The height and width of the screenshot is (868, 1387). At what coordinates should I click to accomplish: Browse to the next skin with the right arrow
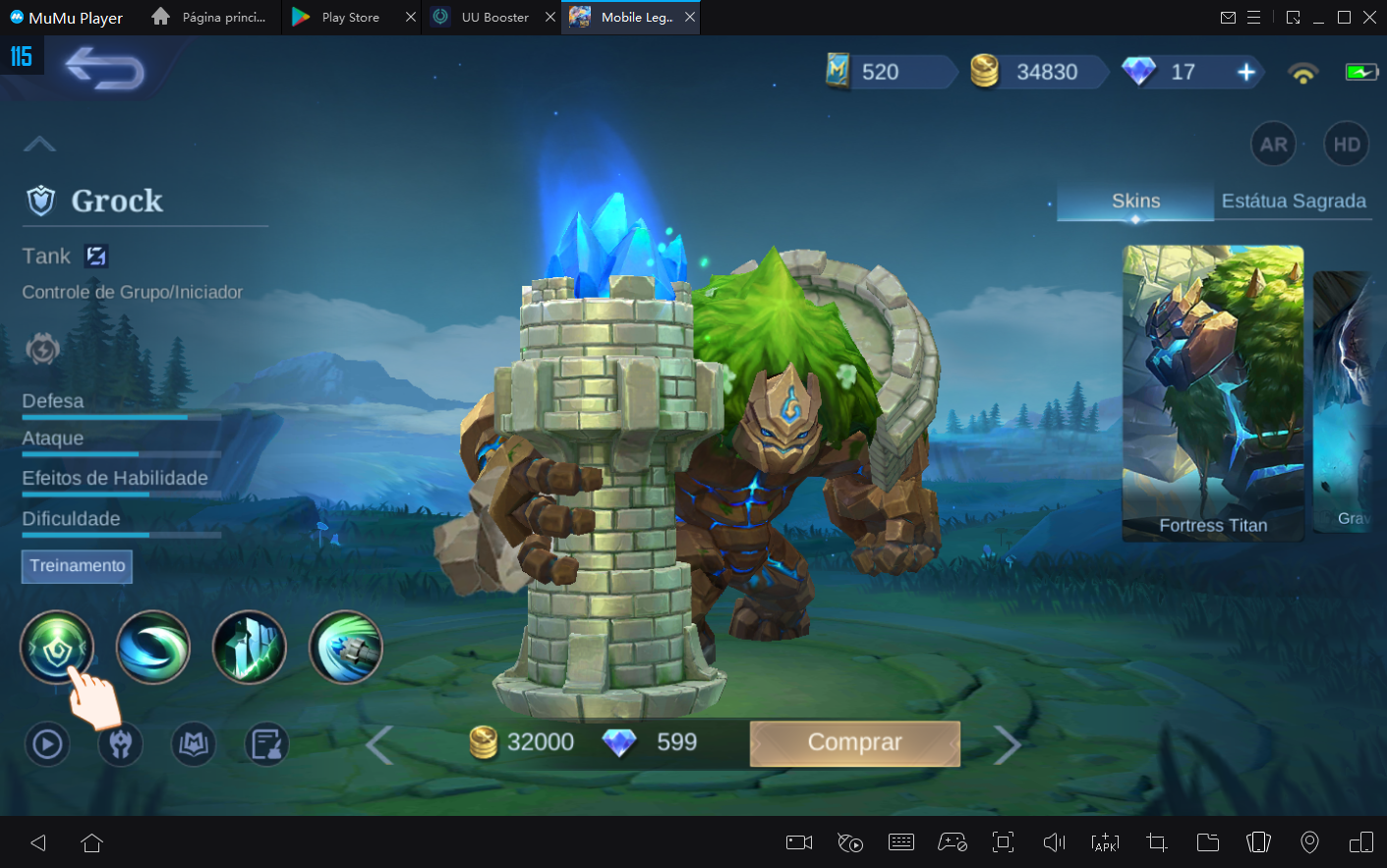[x=1009, y=744]
